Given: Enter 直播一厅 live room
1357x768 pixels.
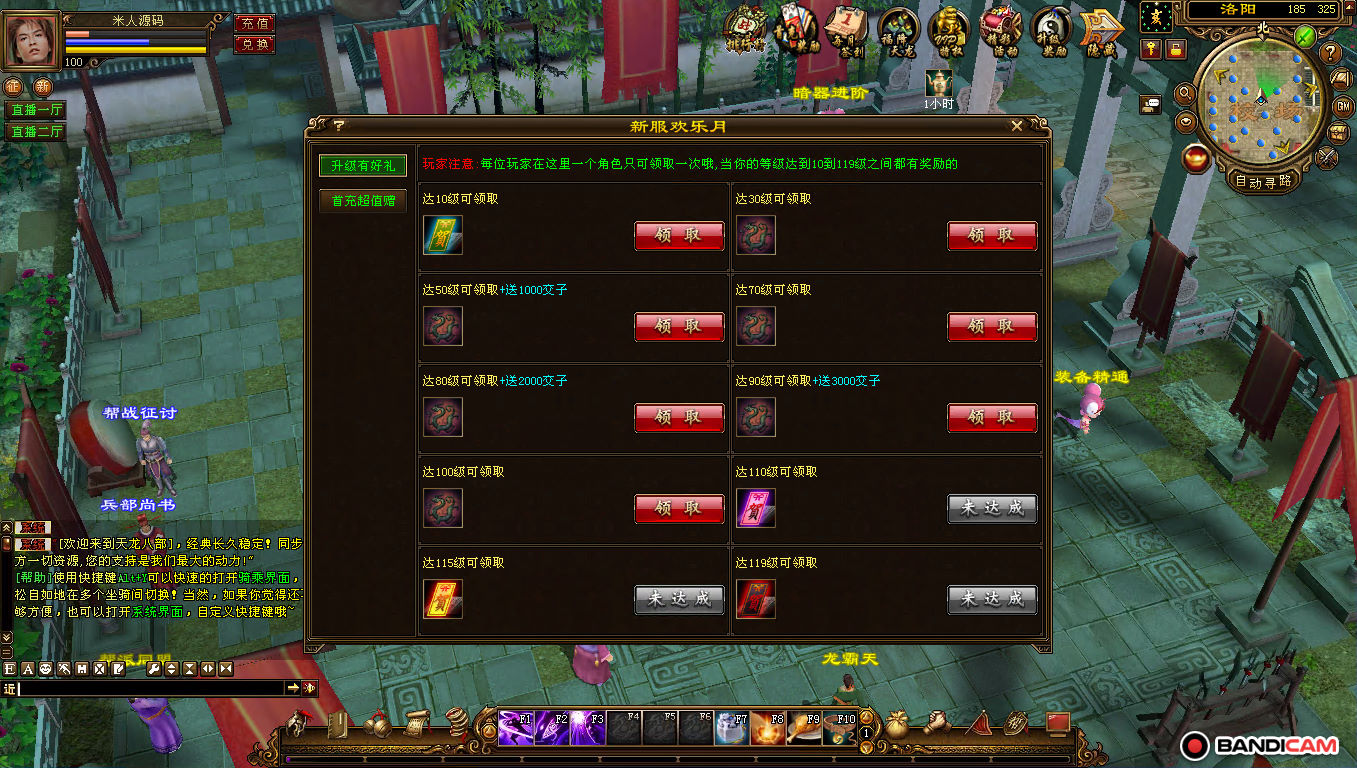Looking at the screenshot, I should coord(36,110).
